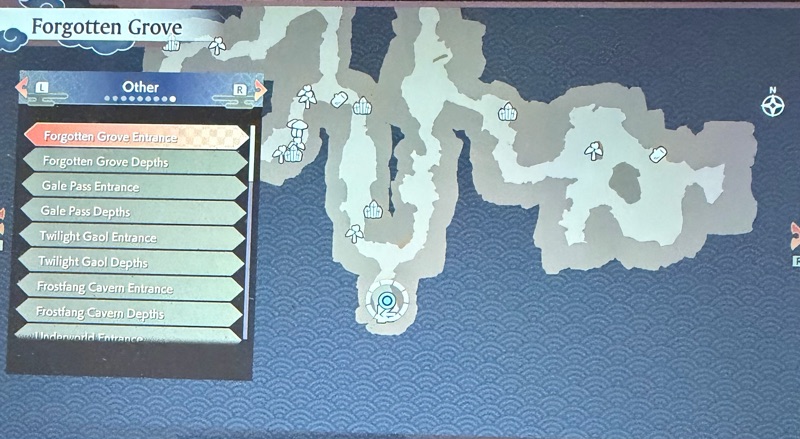Image resolution: width=800 pixels, height=439 pixels.
Task: Click the north compass icon
Action: [773, 103]
